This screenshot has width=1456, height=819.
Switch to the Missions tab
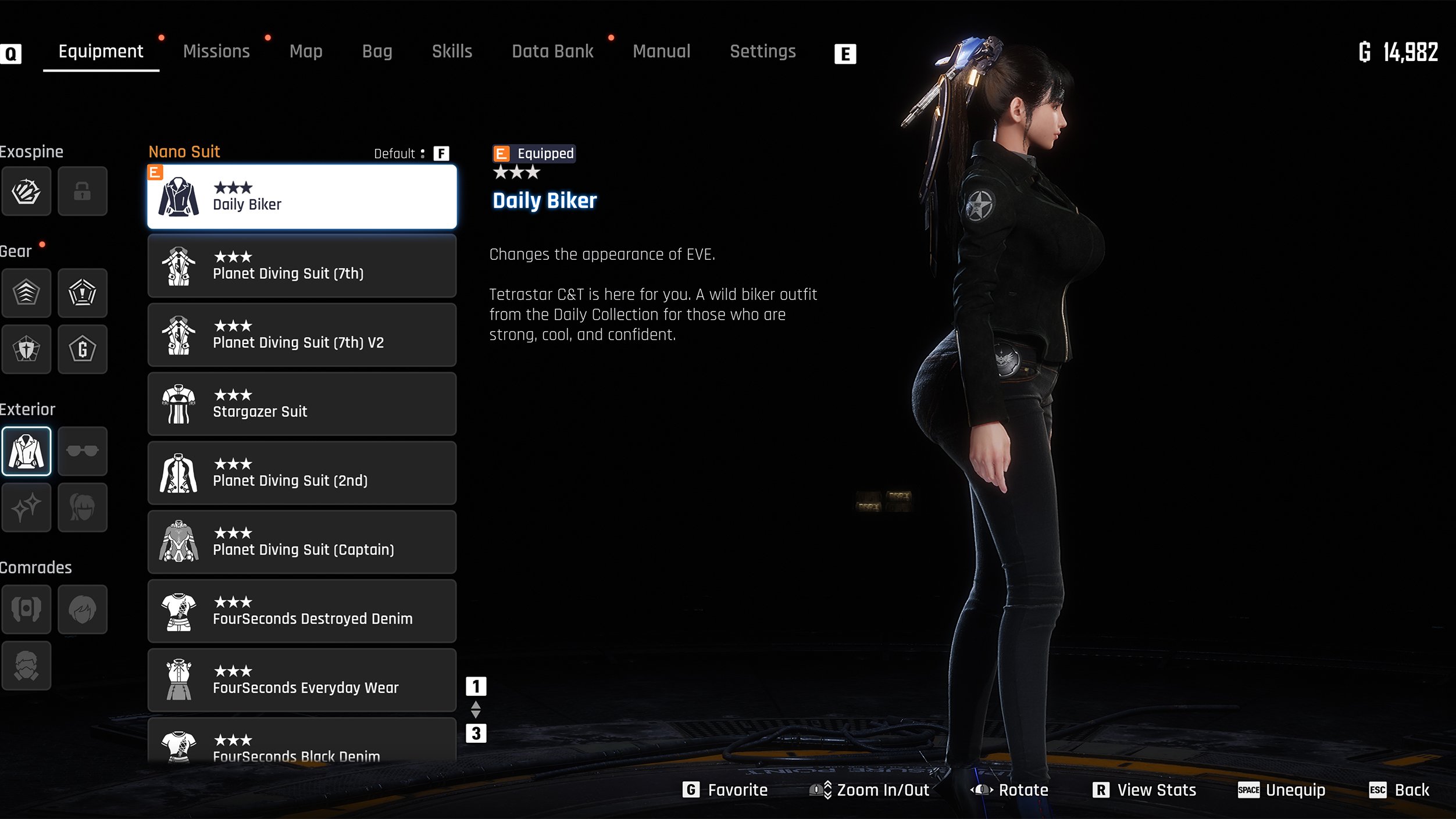coord(216,52)
